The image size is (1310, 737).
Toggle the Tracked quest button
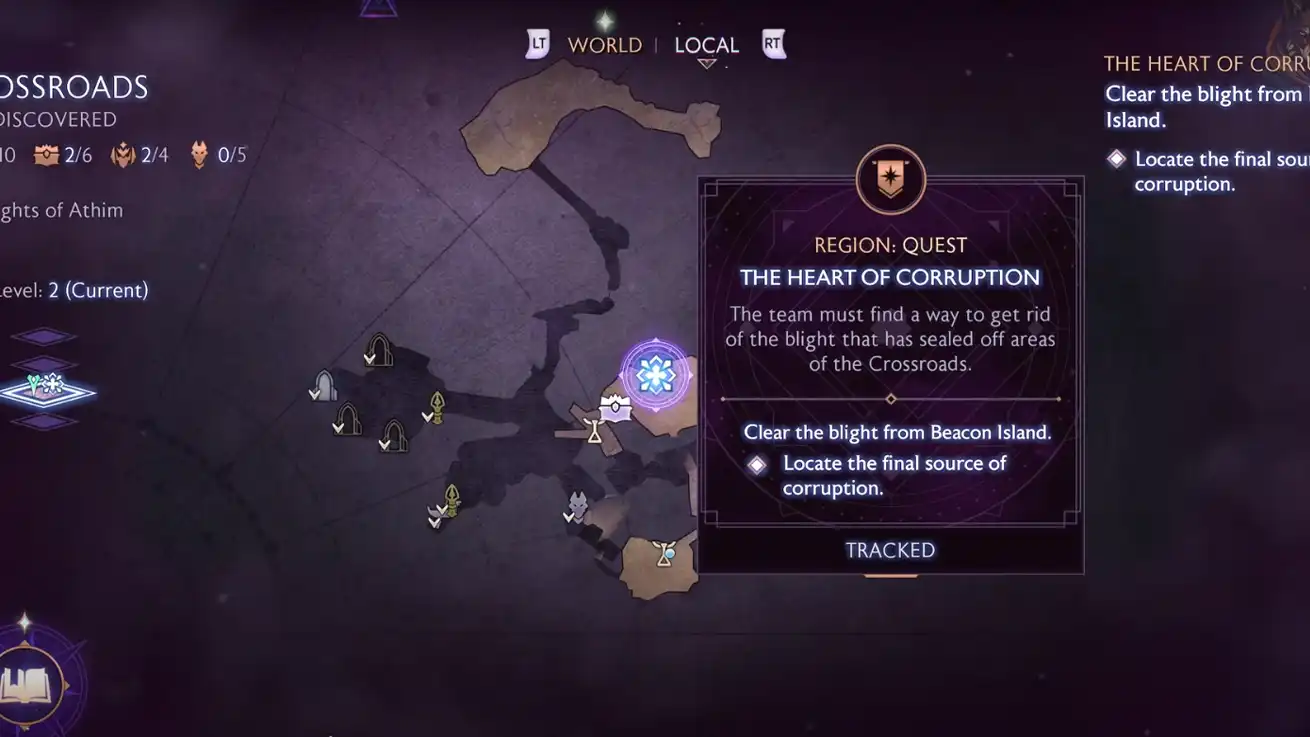pos(890,550)
